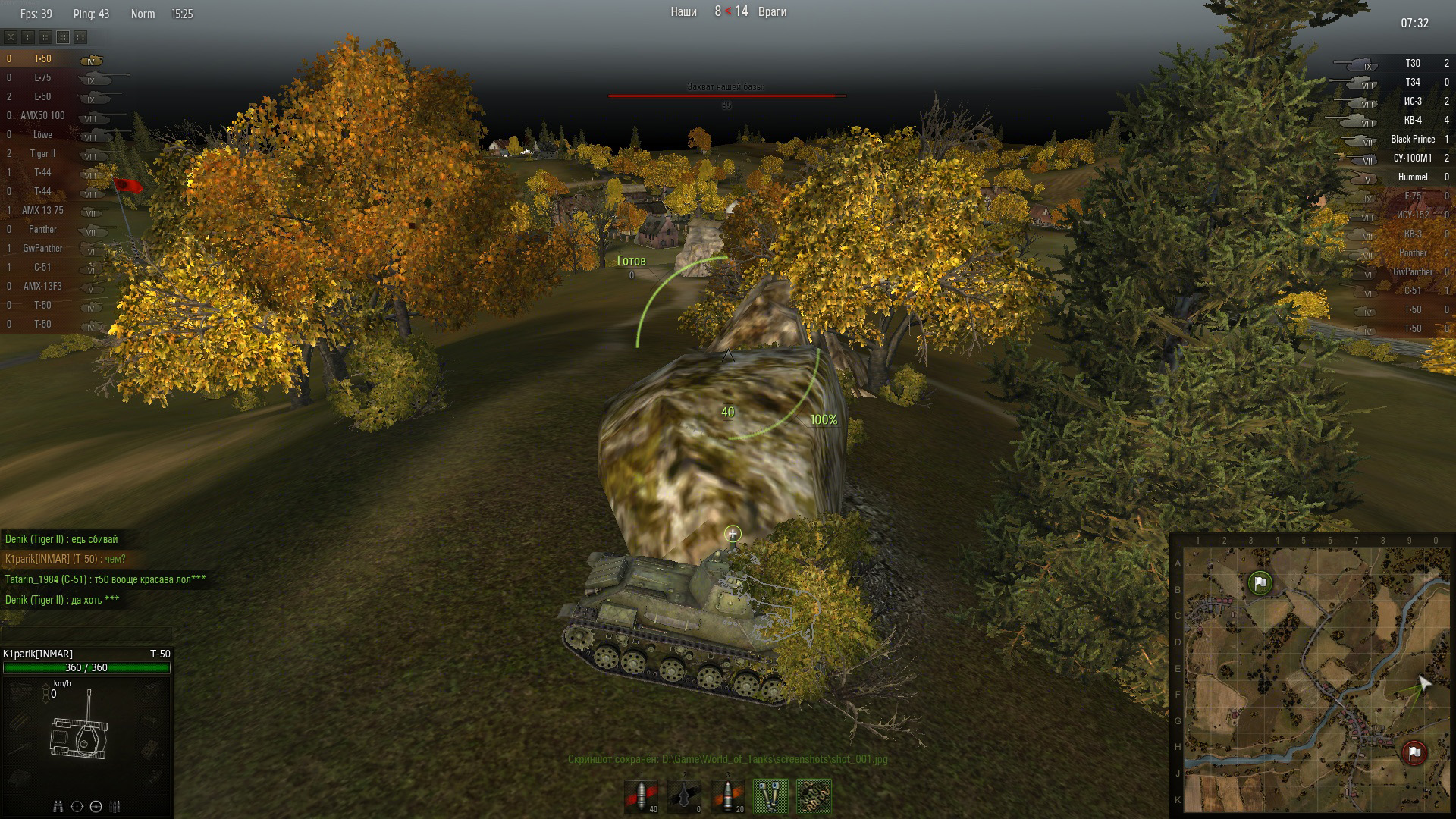Select the high-explosive shell with 20 rounds
This screenshot has width=1456, height=819.
pyautogui.click(x=728, y=796)
